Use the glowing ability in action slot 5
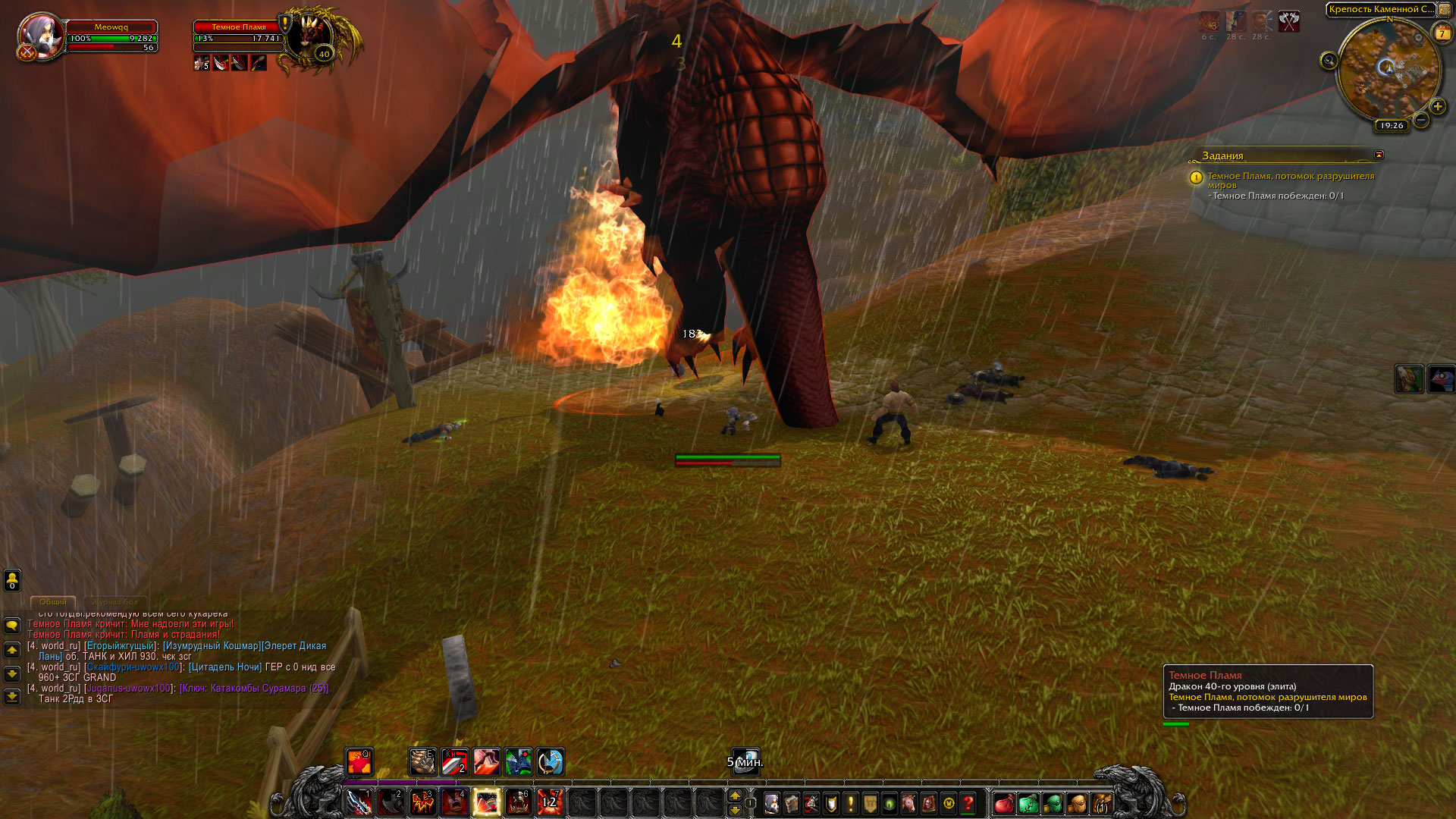 pyautogui.click(x=486, y=802)
